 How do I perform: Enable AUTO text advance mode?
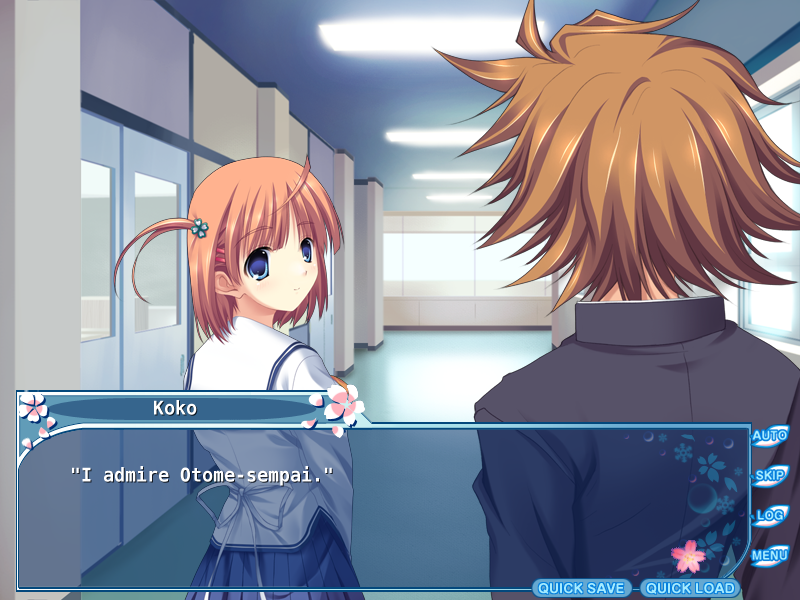coord(769,436)
